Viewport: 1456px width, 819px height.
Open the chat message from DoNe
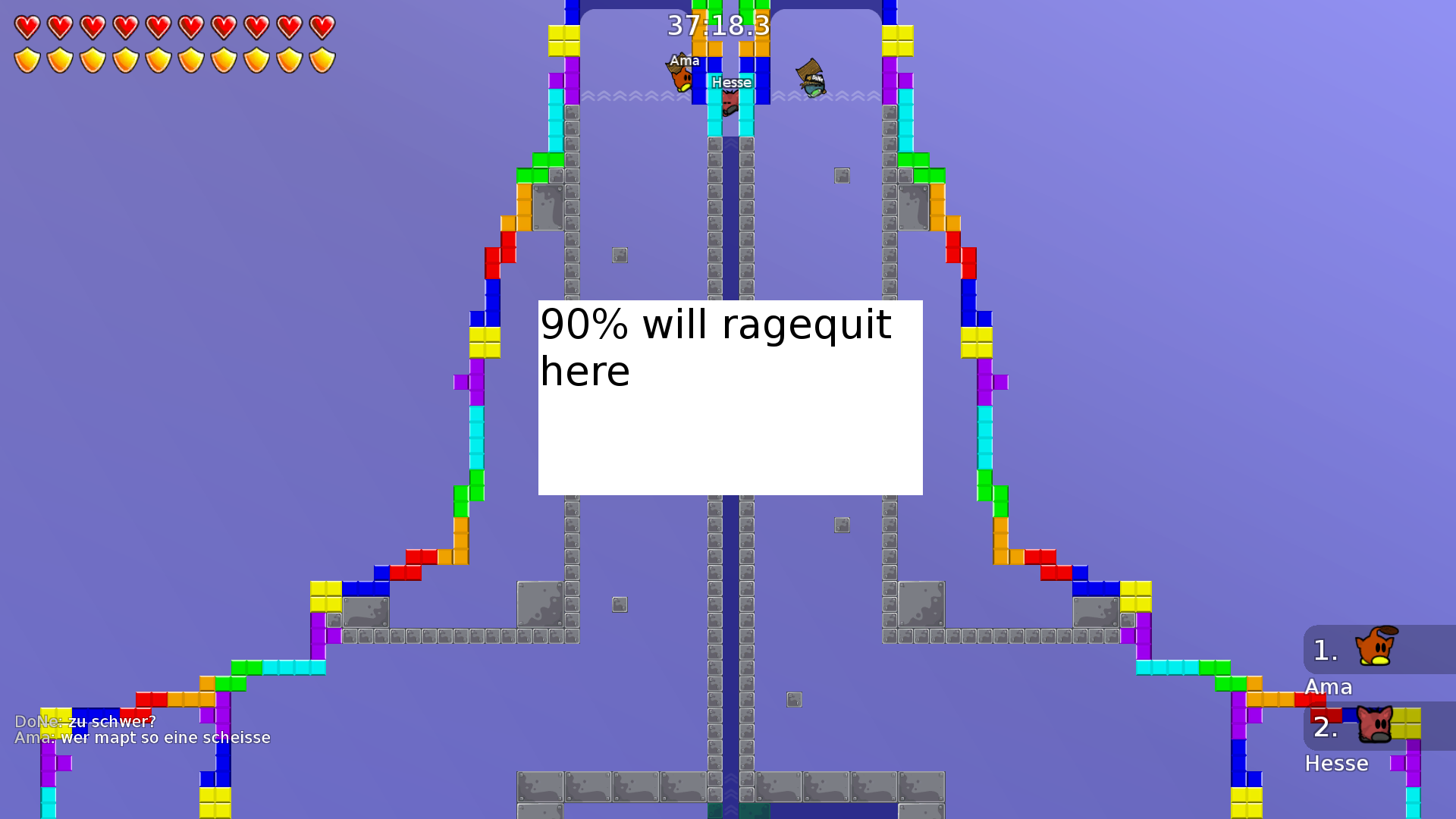click(86, 723)
